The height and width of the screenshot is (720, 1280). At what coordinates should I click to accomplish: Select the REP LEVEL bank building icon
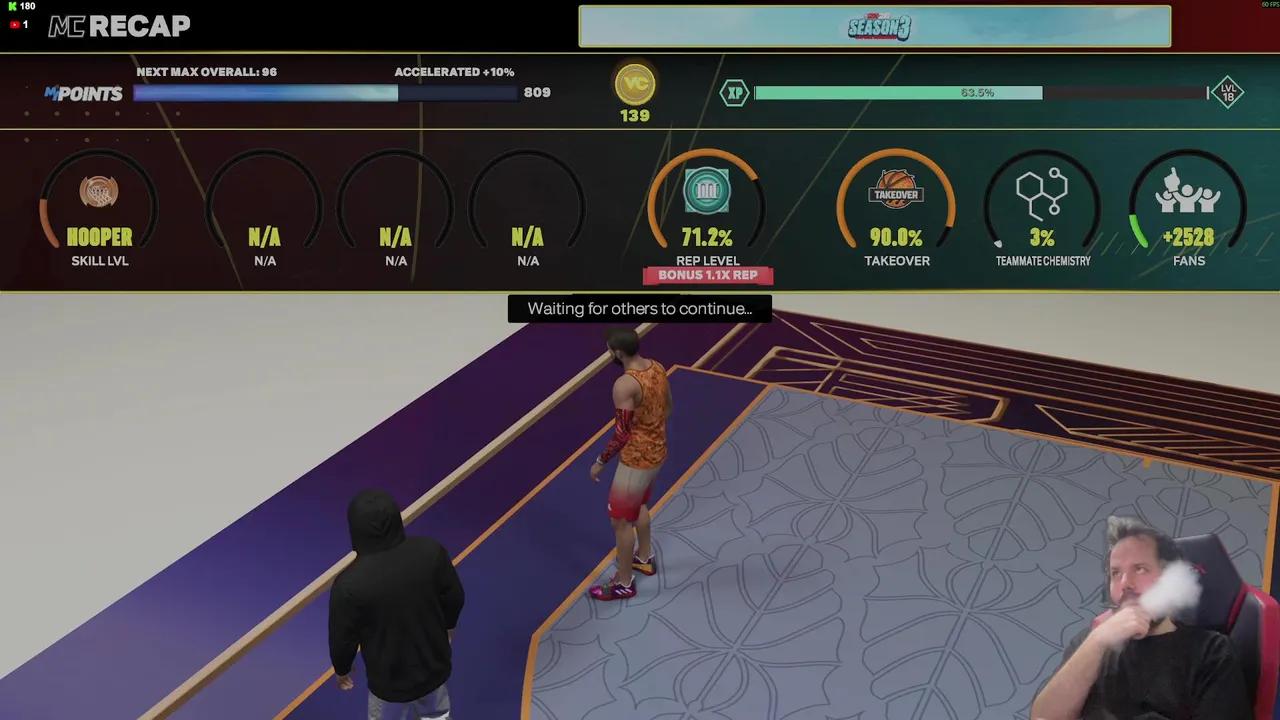click(x=707, y=192)
